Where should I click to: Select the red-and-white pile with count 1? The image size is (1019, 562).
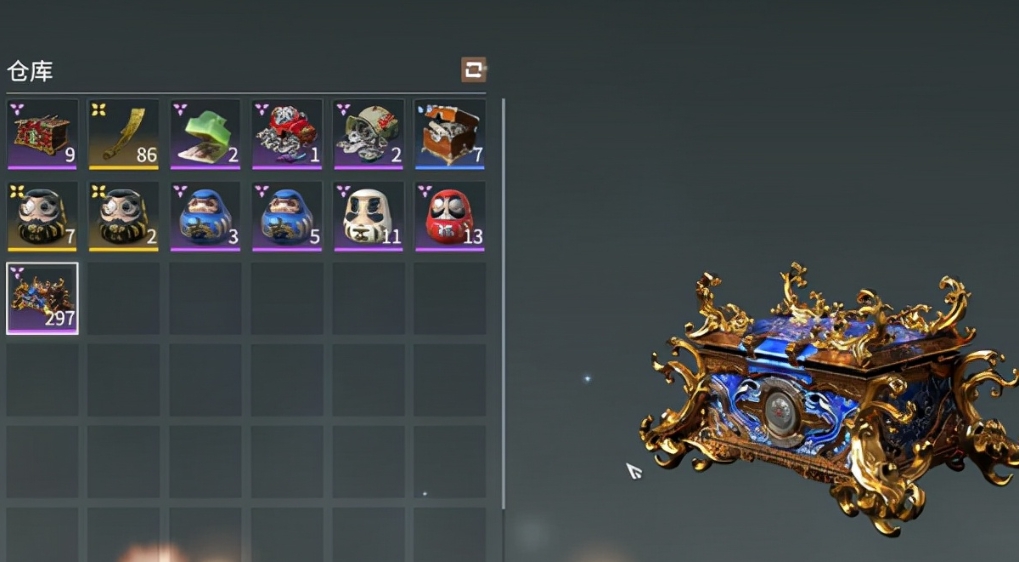coord(287,133)
